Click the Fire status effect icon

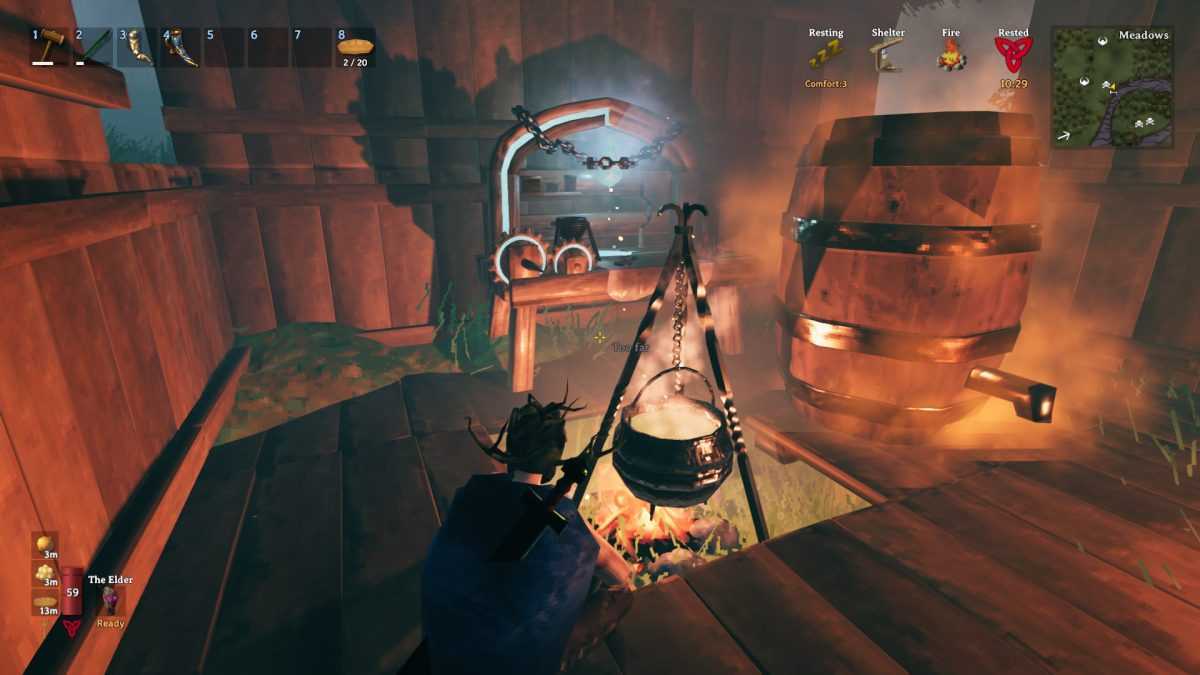[x=950, y=55]
